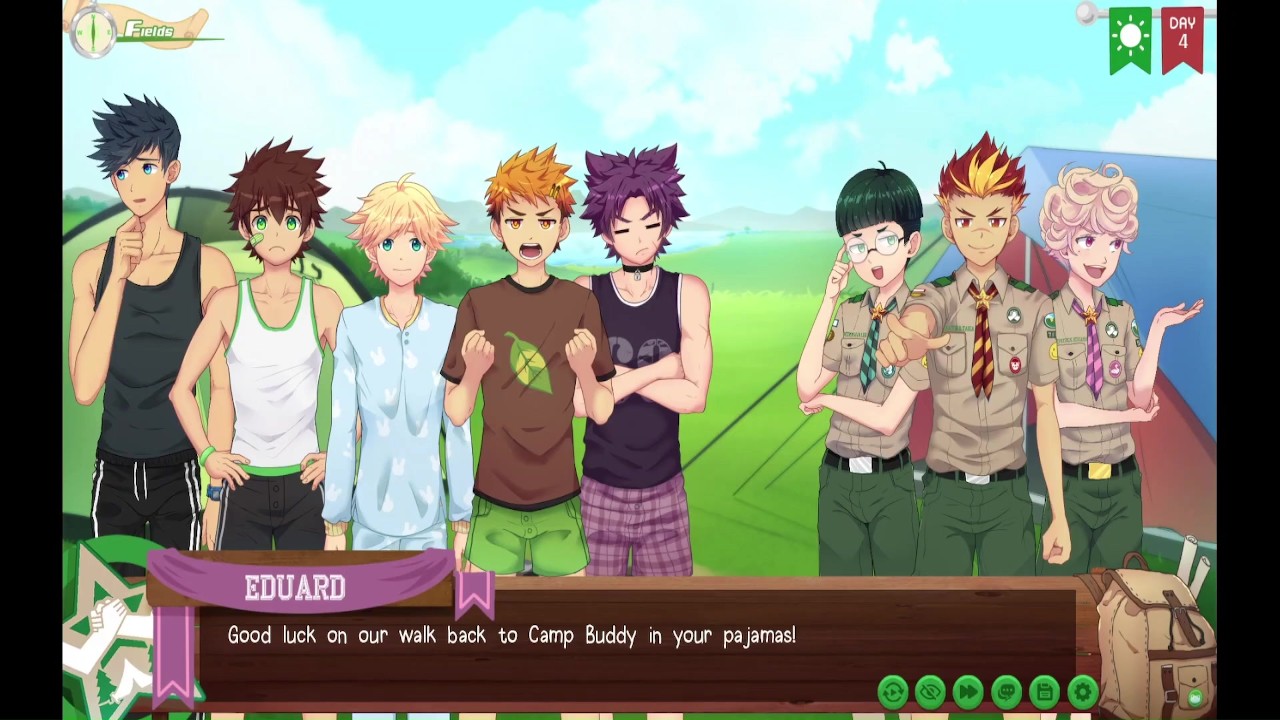The image size is (1280, 720).
Task: Open the save menu with the floppy disk icon
Action: tap(1044, 691)
